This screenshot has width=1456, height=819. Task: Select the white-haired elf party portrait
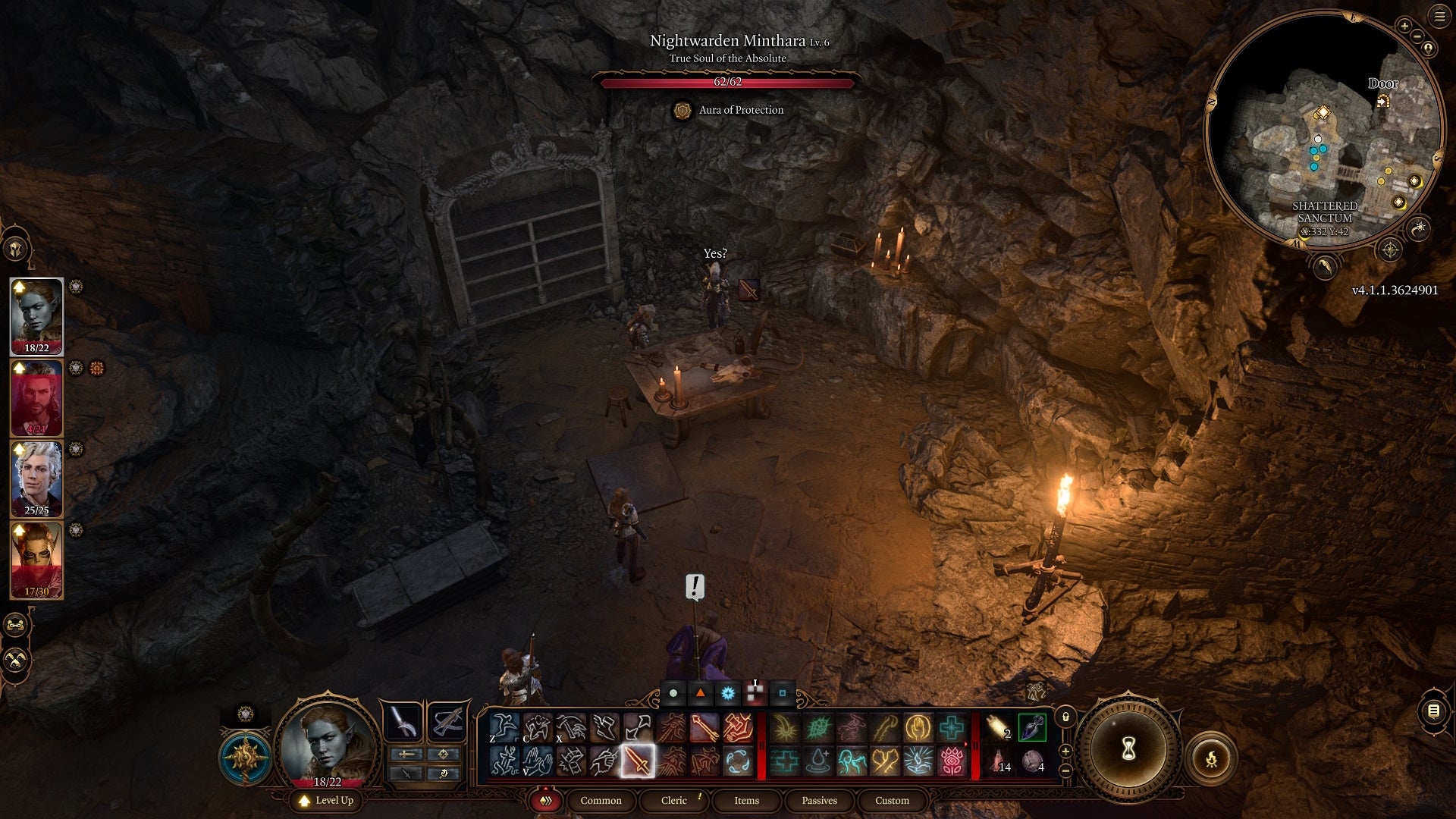point(36,479)
